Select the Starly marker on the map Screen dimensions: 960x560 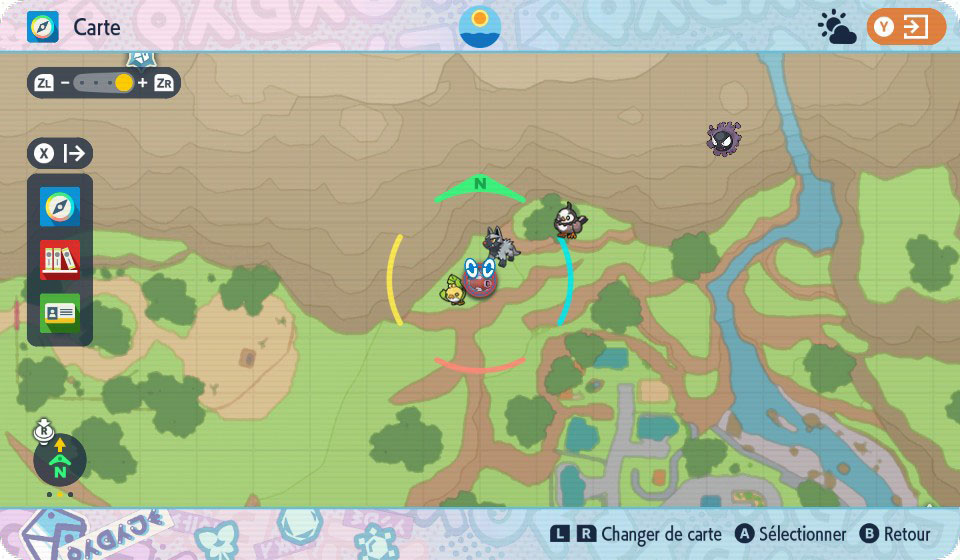[569, 219]
